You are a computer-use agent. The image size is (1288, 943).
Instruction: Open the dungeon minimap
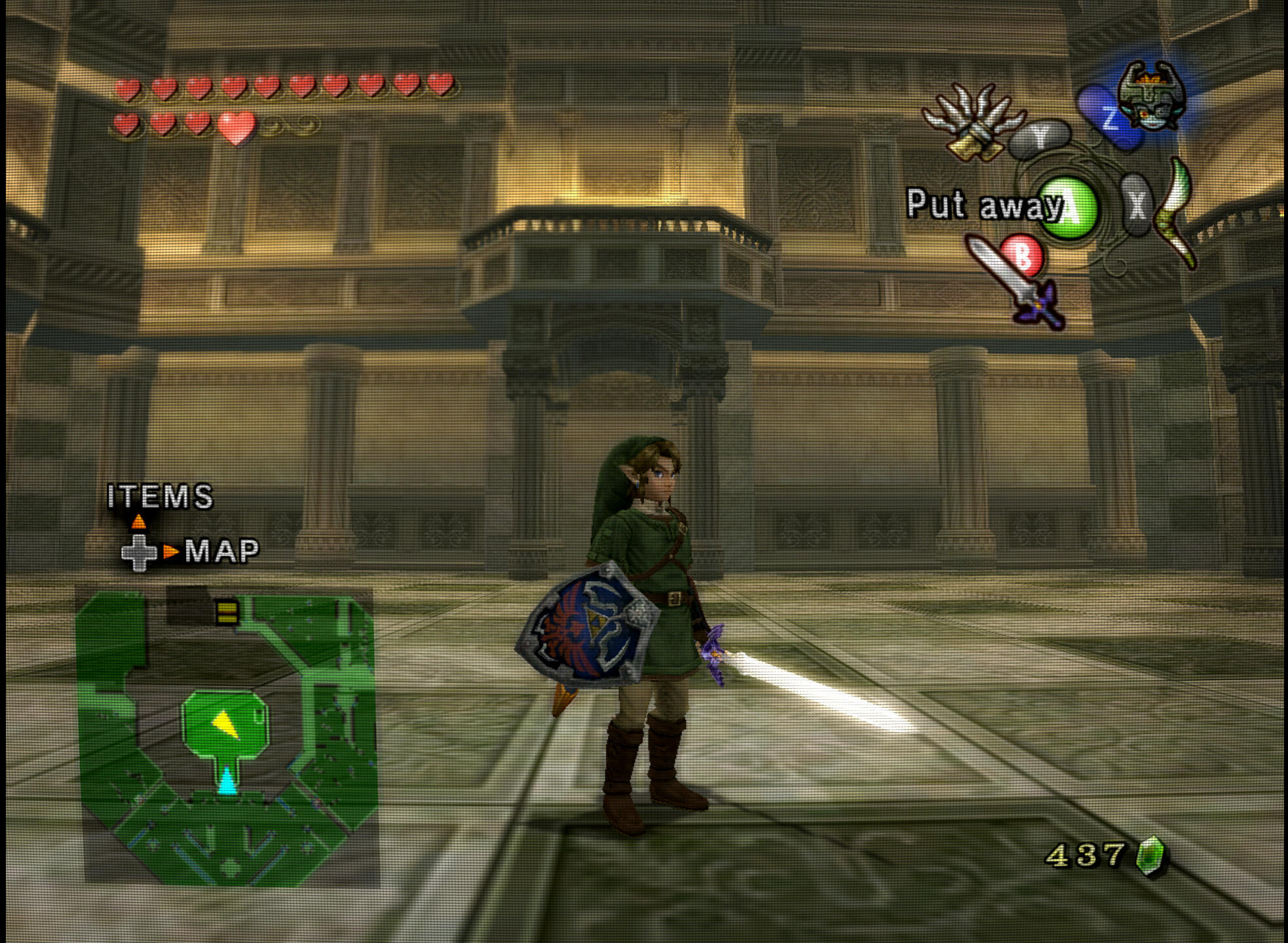pos(227,737)
